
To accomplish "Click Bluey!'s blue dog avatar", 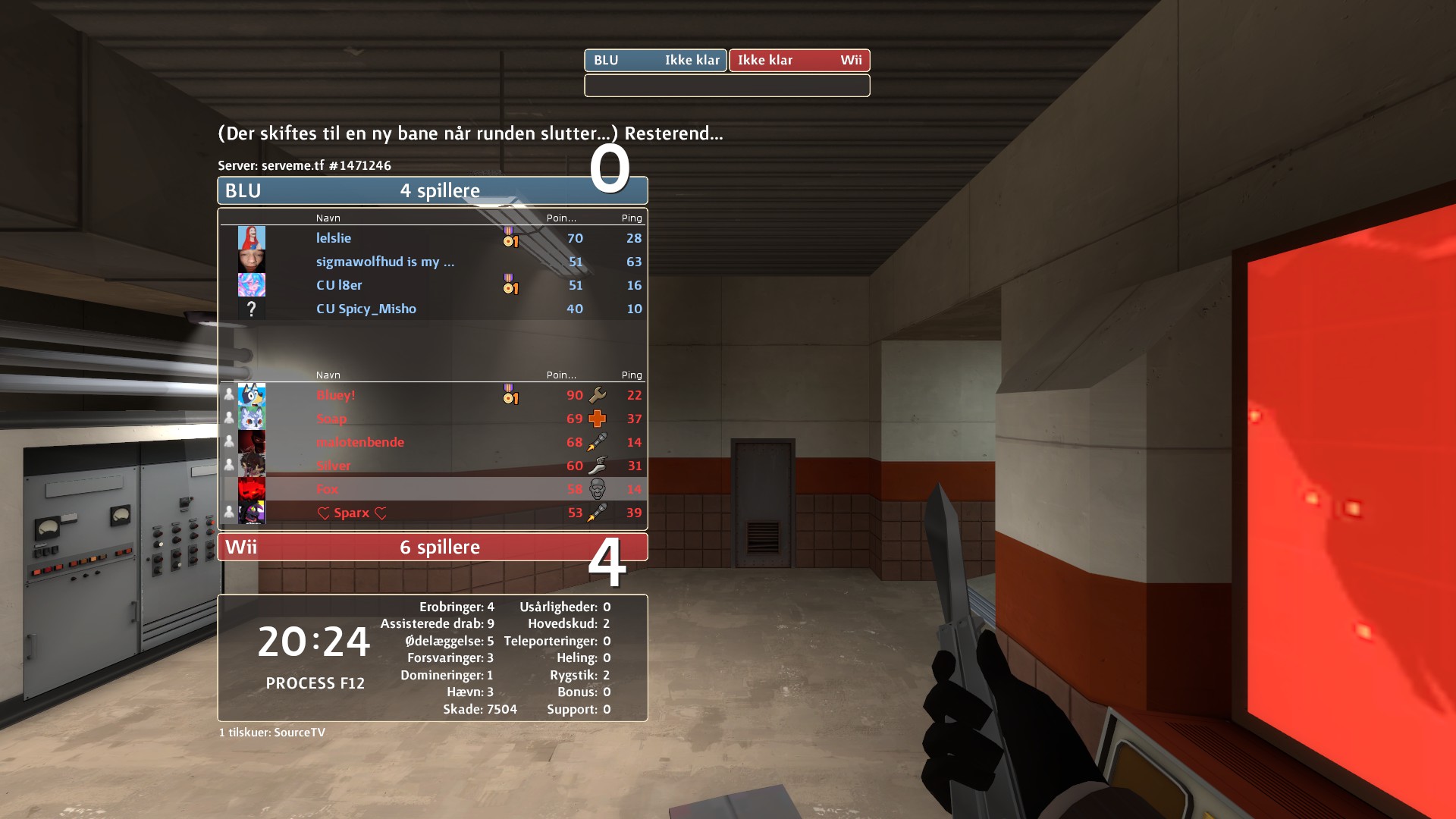I will [252, 395].
